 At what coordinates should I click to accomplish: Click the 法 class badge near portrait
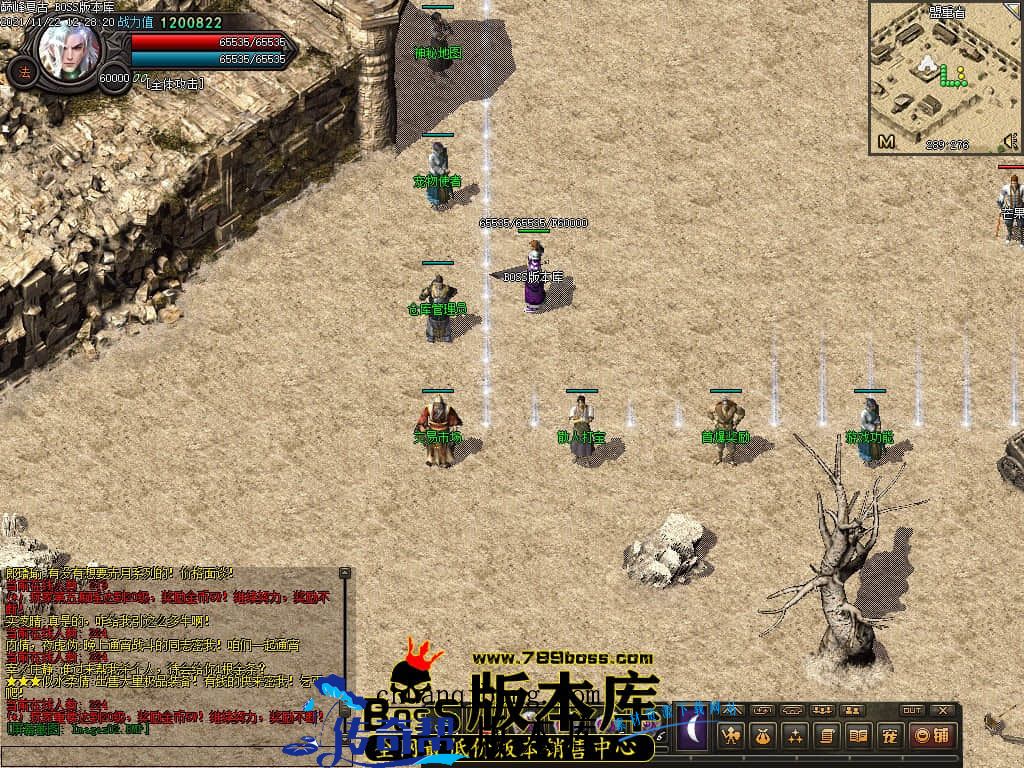click(22, 71)
